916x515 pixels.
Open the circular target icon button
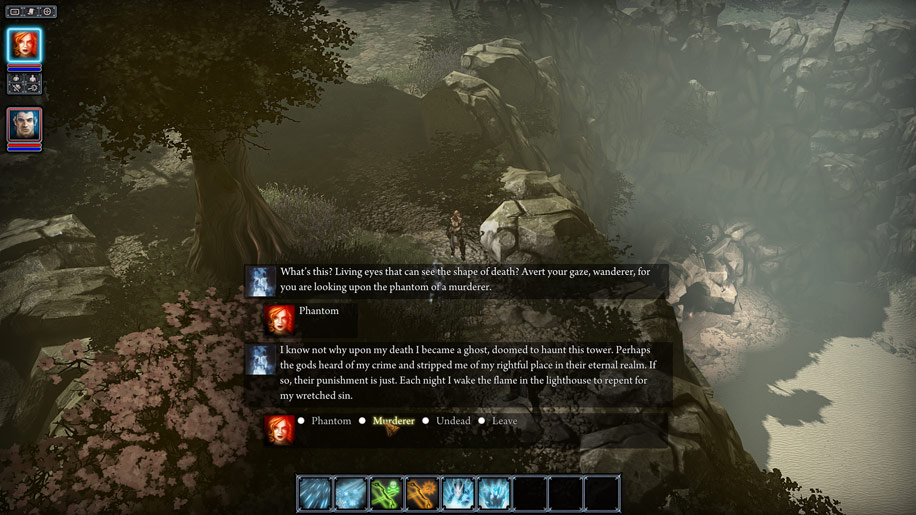coord(47,12)
